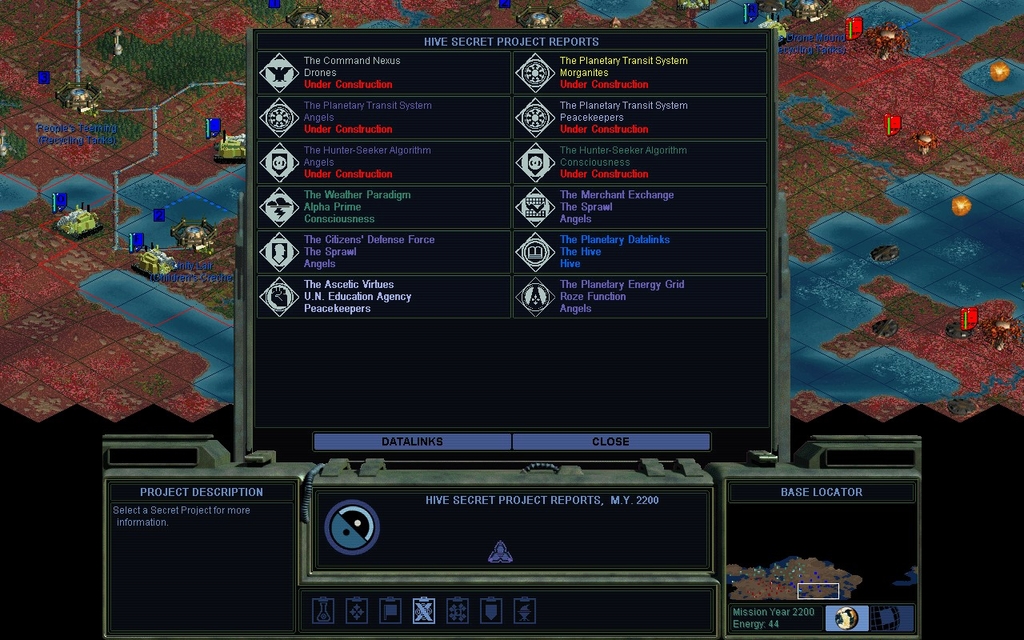Close the Secret Project Reports window
The image size is (1024, 640).
click(610, 441)
